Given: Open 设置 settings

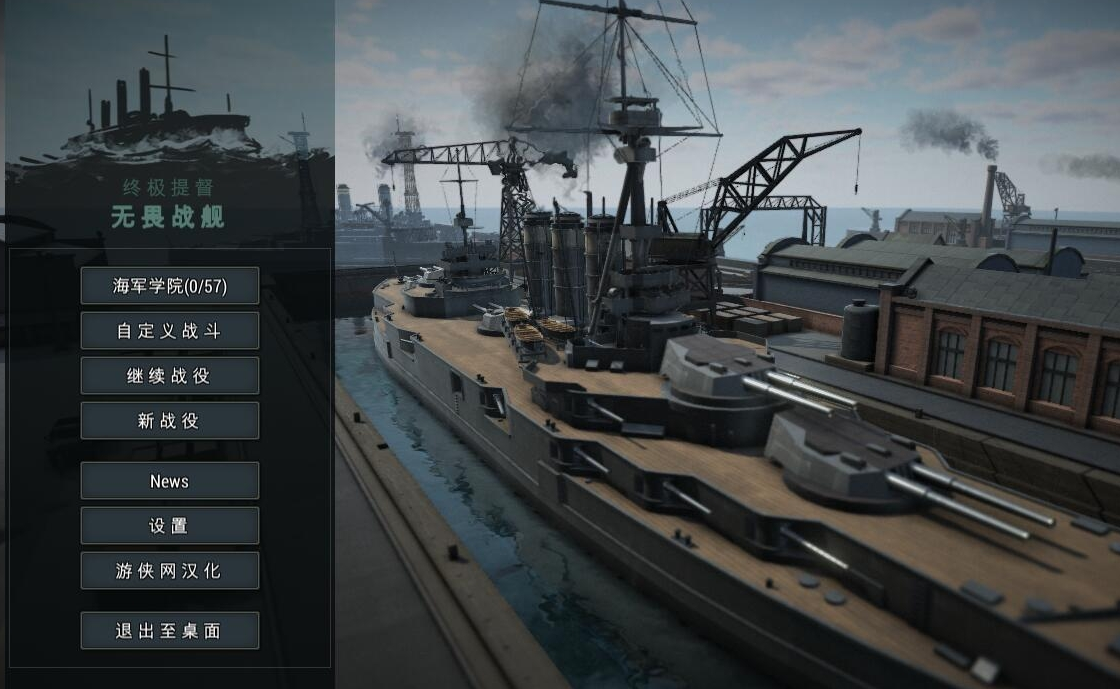Looking at the screenshot, I should [170, 526].
